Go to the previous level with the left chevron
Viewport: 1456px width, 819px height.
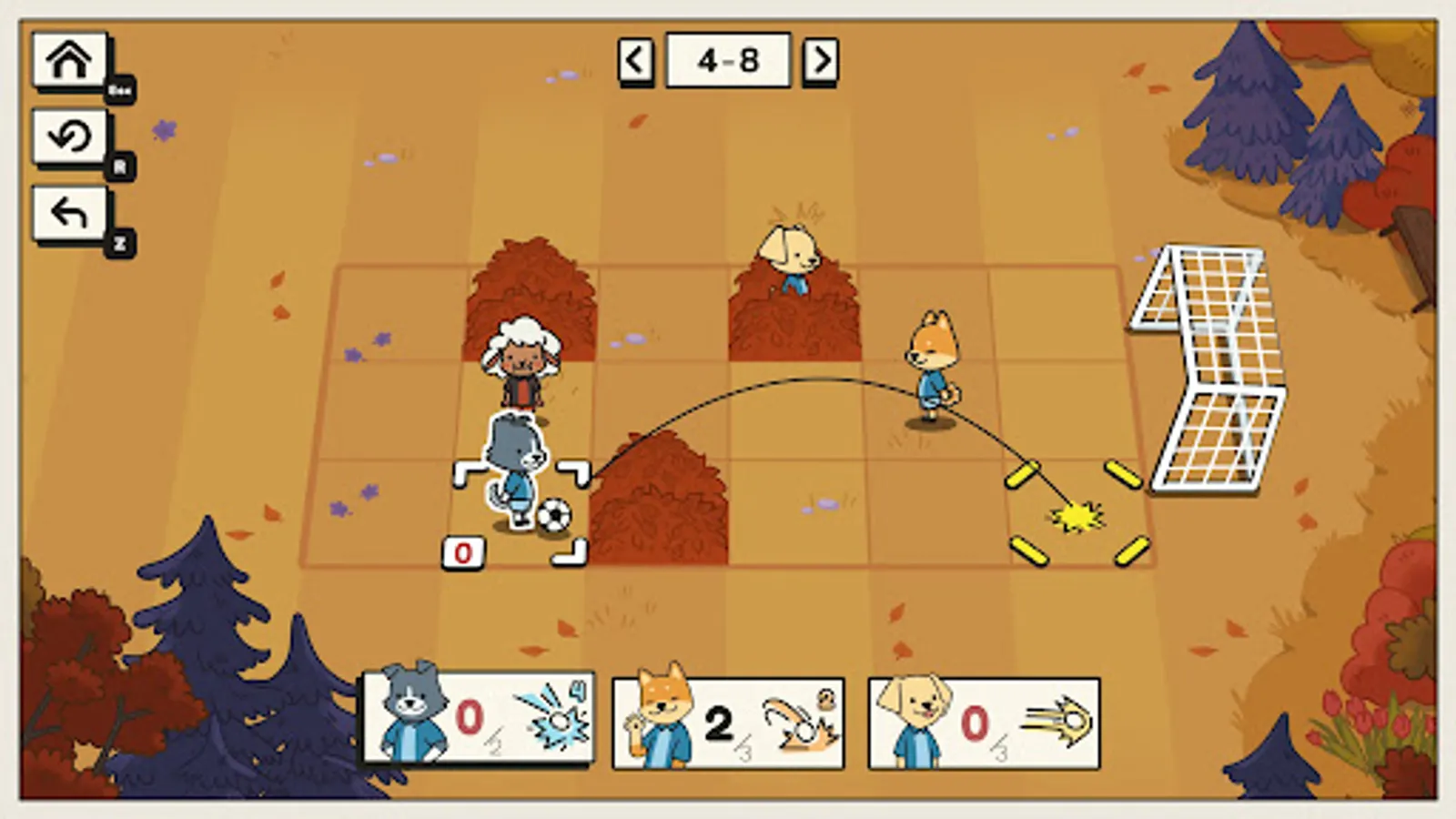636,58
